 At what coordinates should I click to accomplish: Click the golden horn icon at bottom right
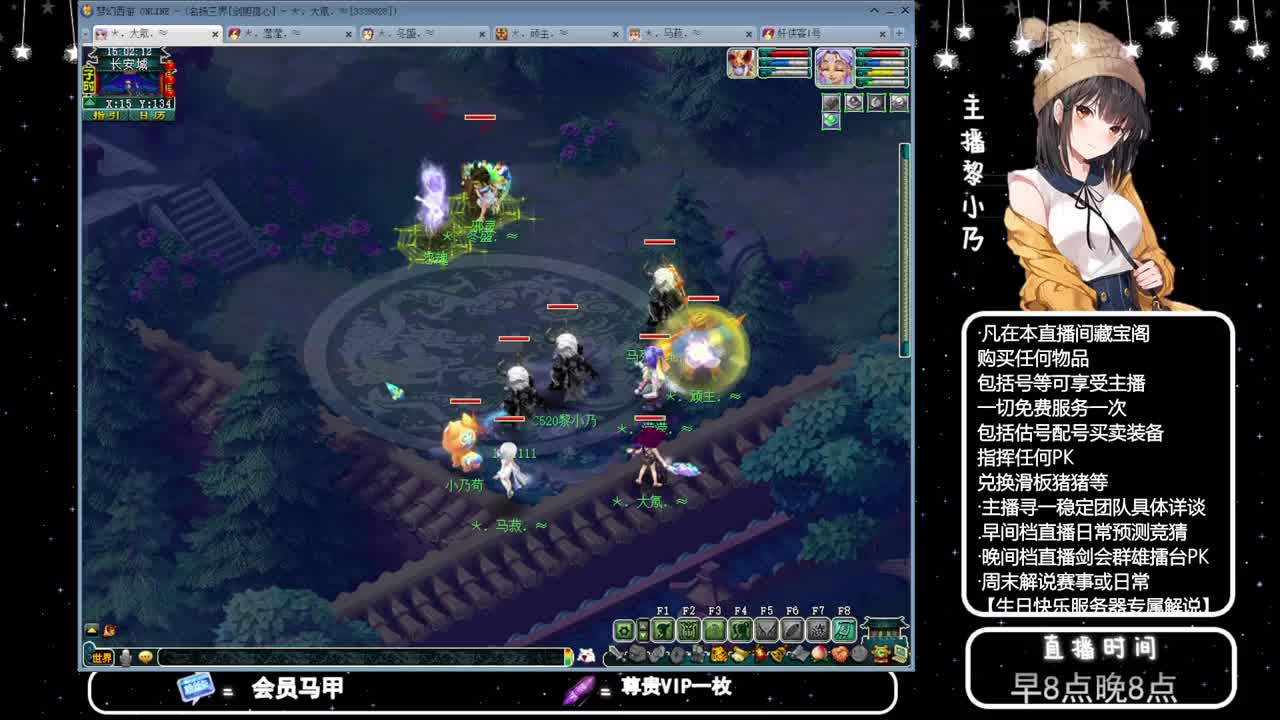coord(880,653)
